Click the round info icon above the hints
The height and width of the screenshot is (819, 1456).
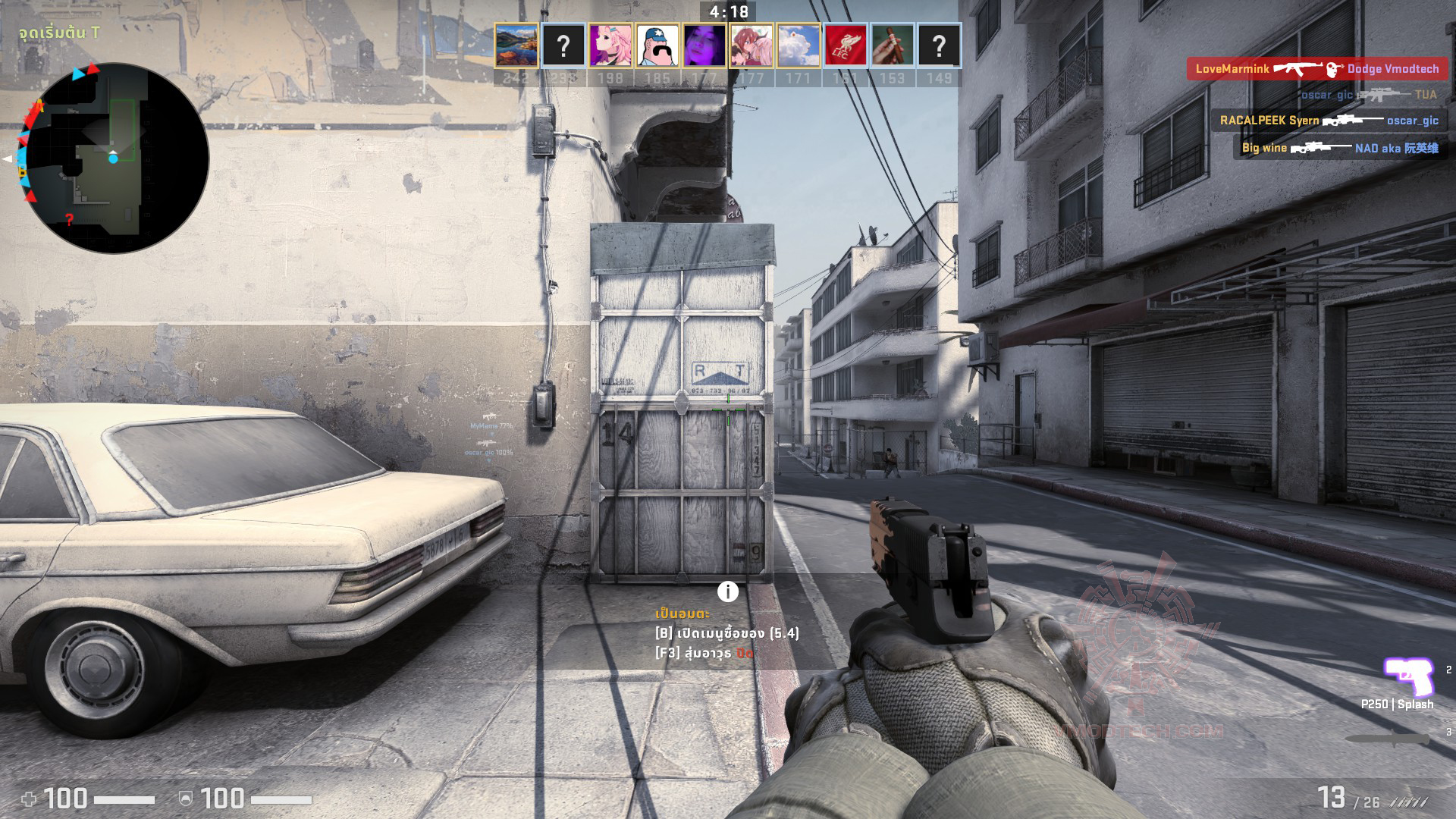point(728,591)
